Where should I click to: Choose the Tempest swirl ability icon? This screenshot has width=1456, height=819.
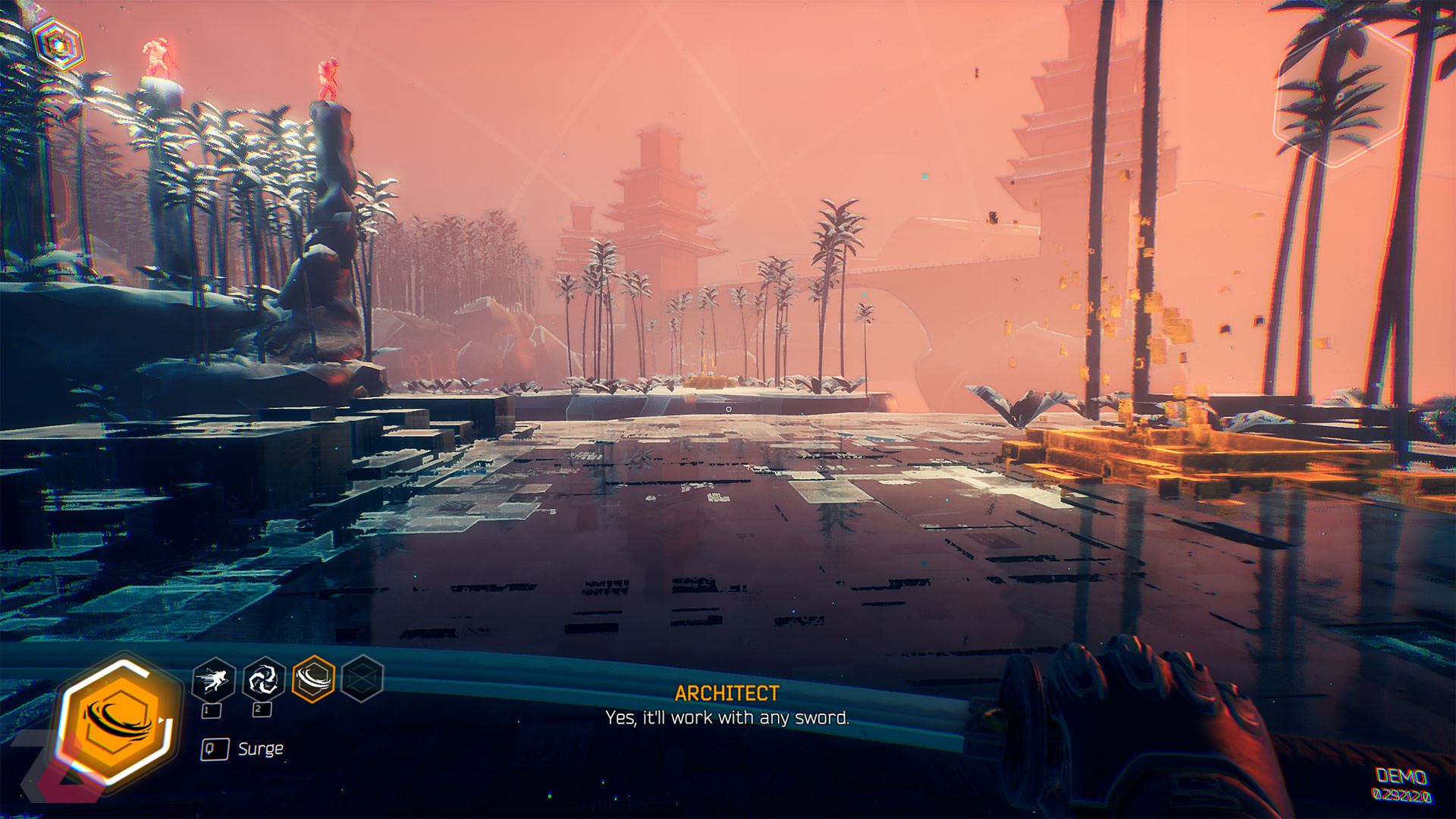coord(263,679)
